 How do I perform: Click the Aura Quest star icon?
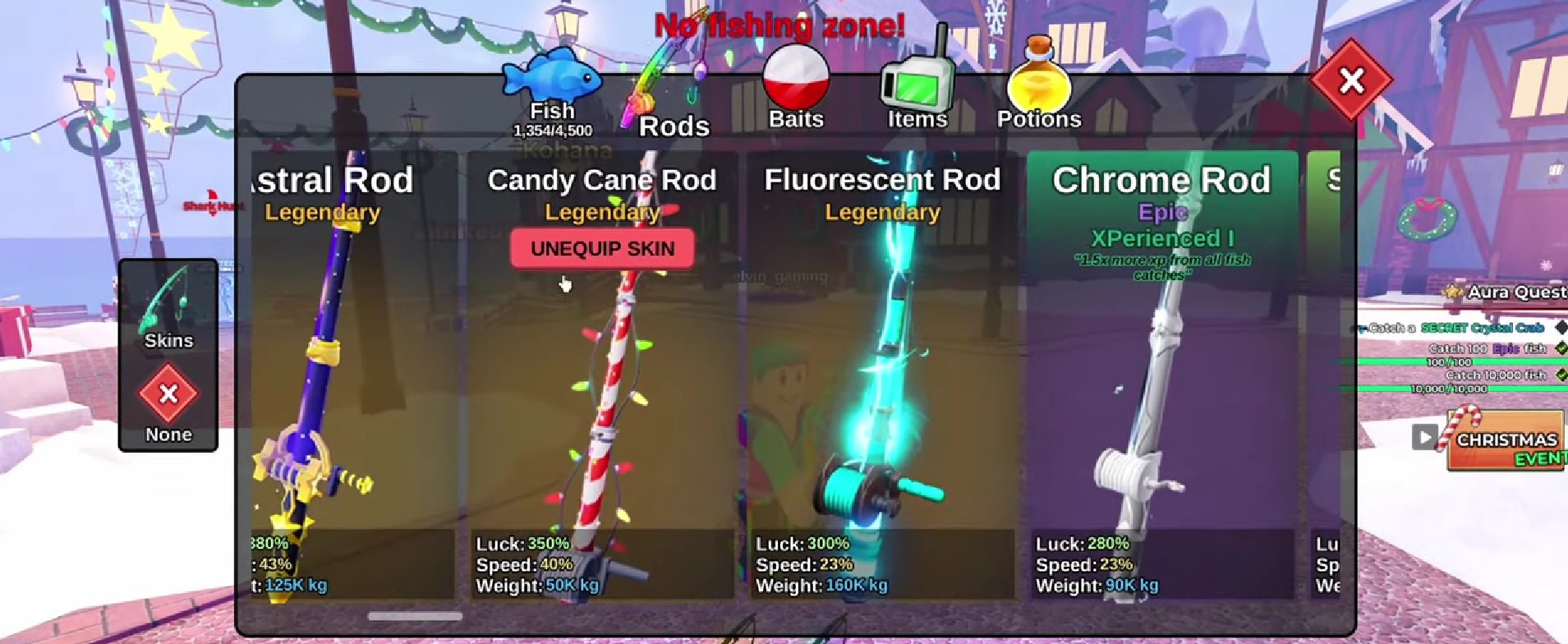click(1451, 292)
